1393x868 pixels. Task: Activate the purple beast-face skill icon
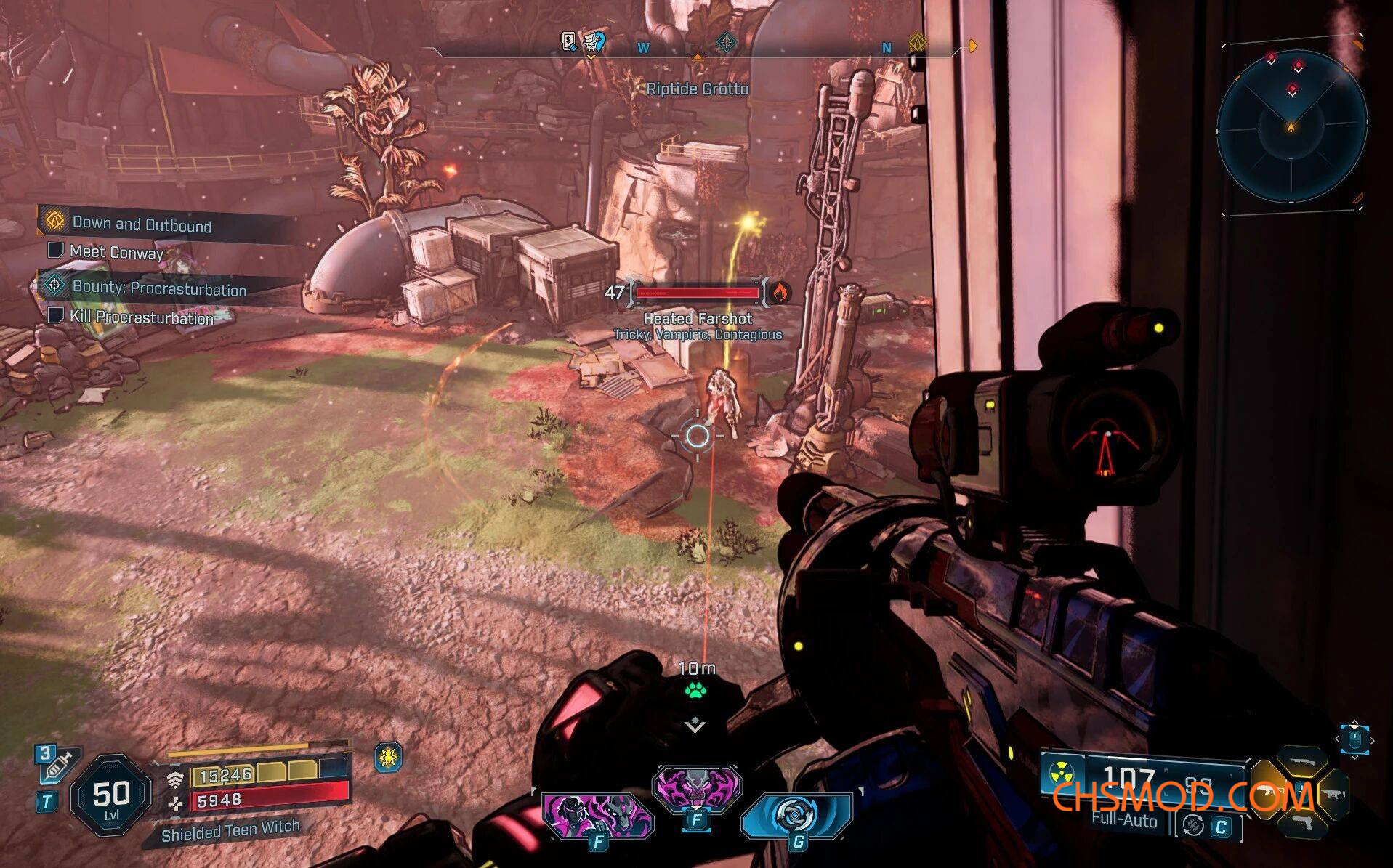(696, 787)
